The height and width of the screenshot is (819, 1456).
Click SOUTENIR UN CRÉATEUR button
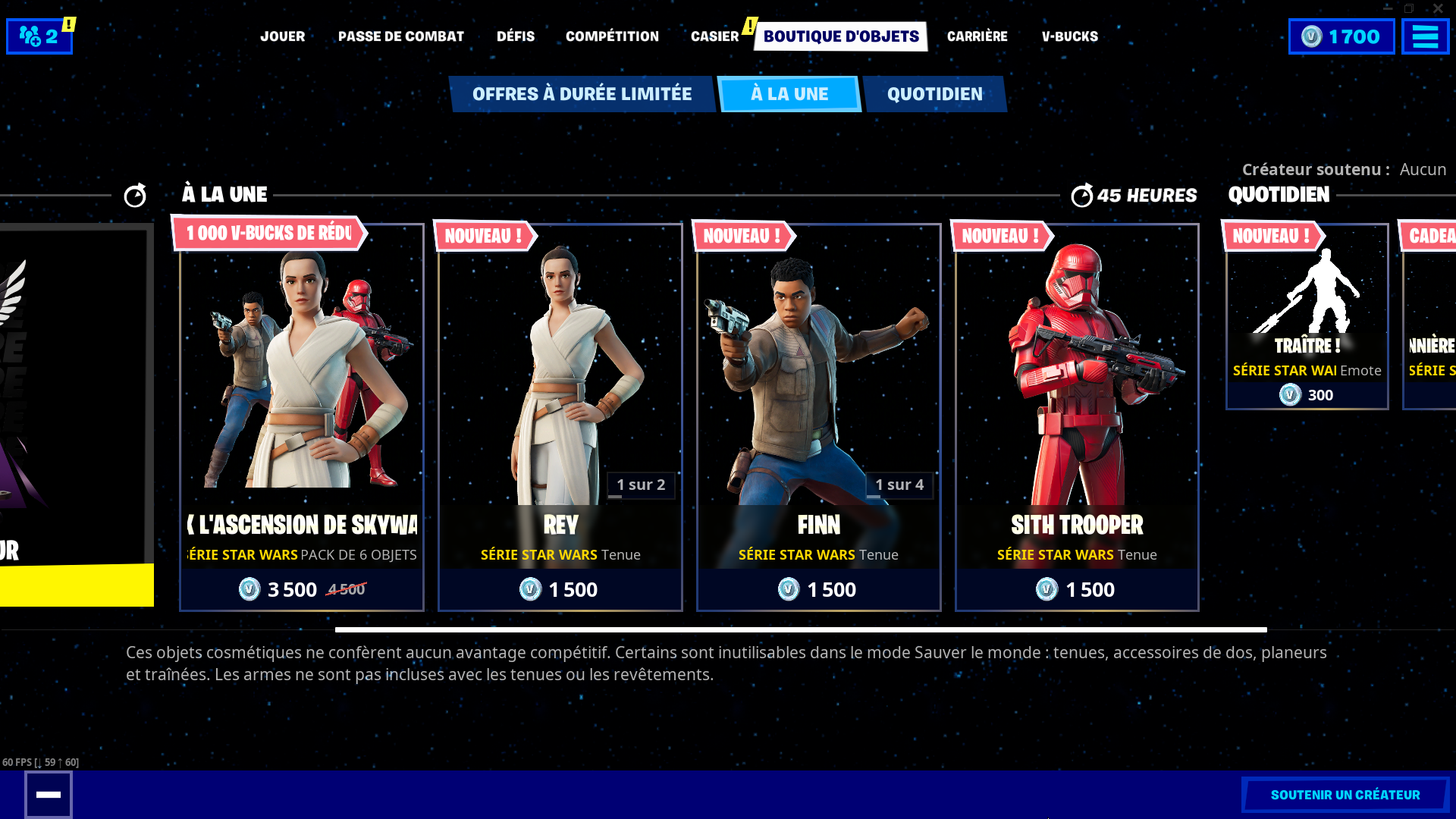pyautogui.click(x=1346, y=795)
